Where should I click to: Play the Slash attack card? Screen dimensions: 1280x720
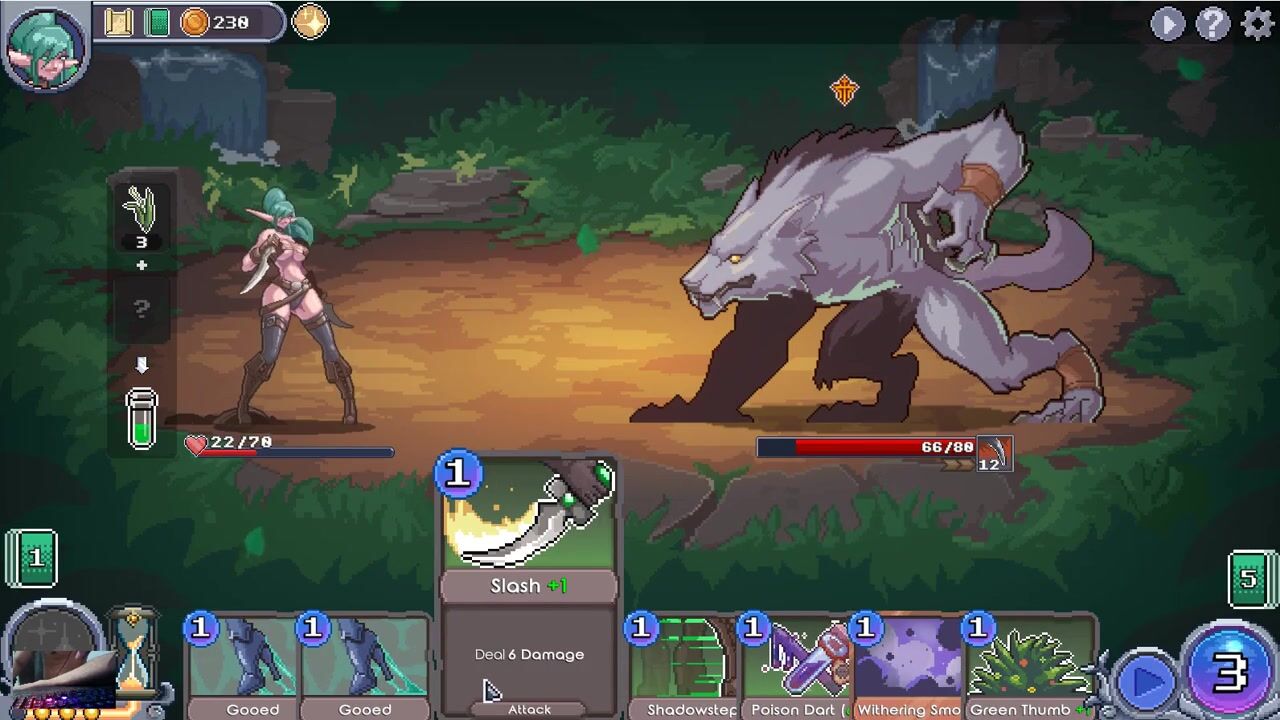point(529,585)
